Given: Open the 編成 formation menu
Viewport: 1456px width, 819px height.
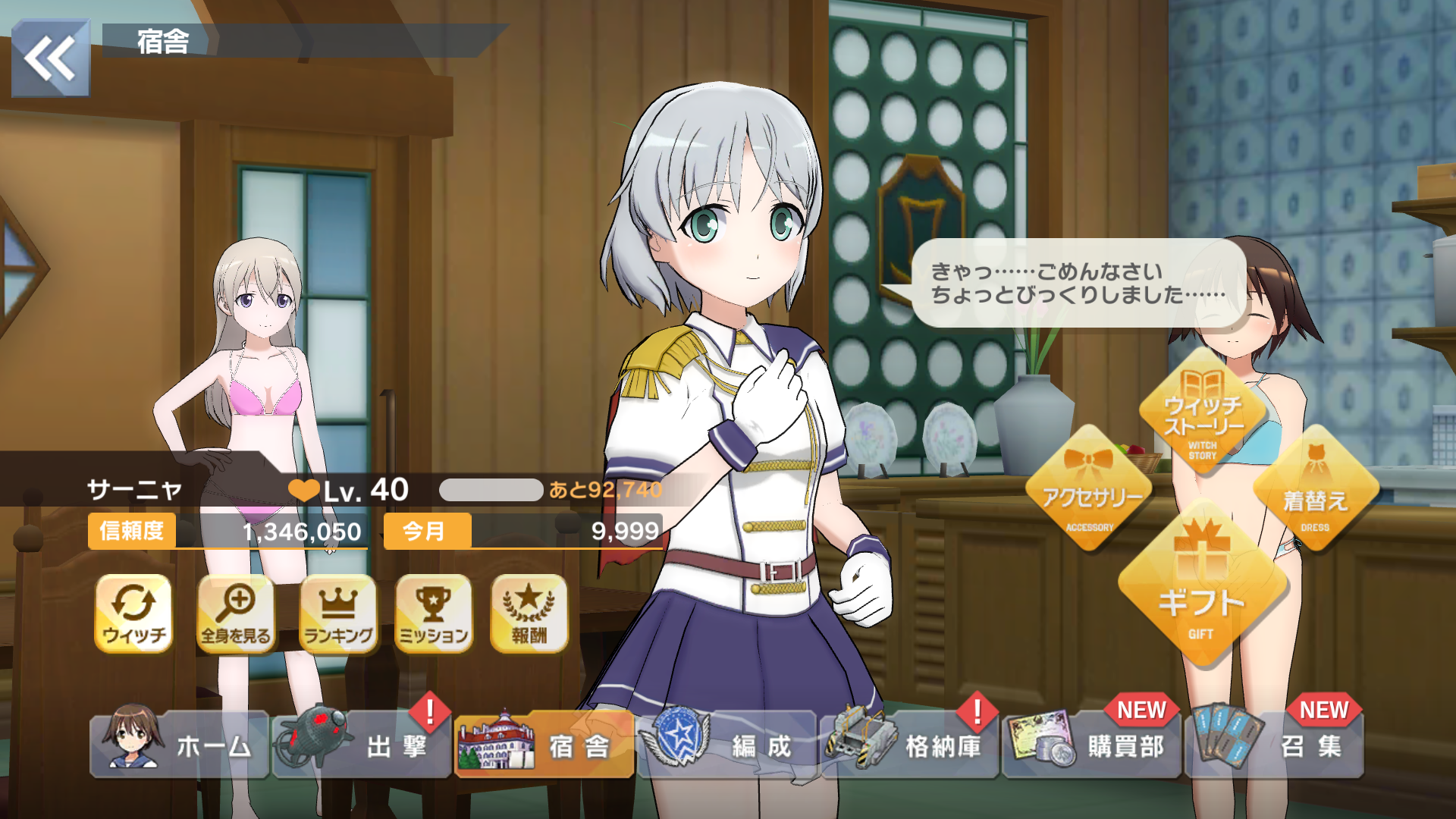Looking at the screenshot, I should [x=726, y=745].
